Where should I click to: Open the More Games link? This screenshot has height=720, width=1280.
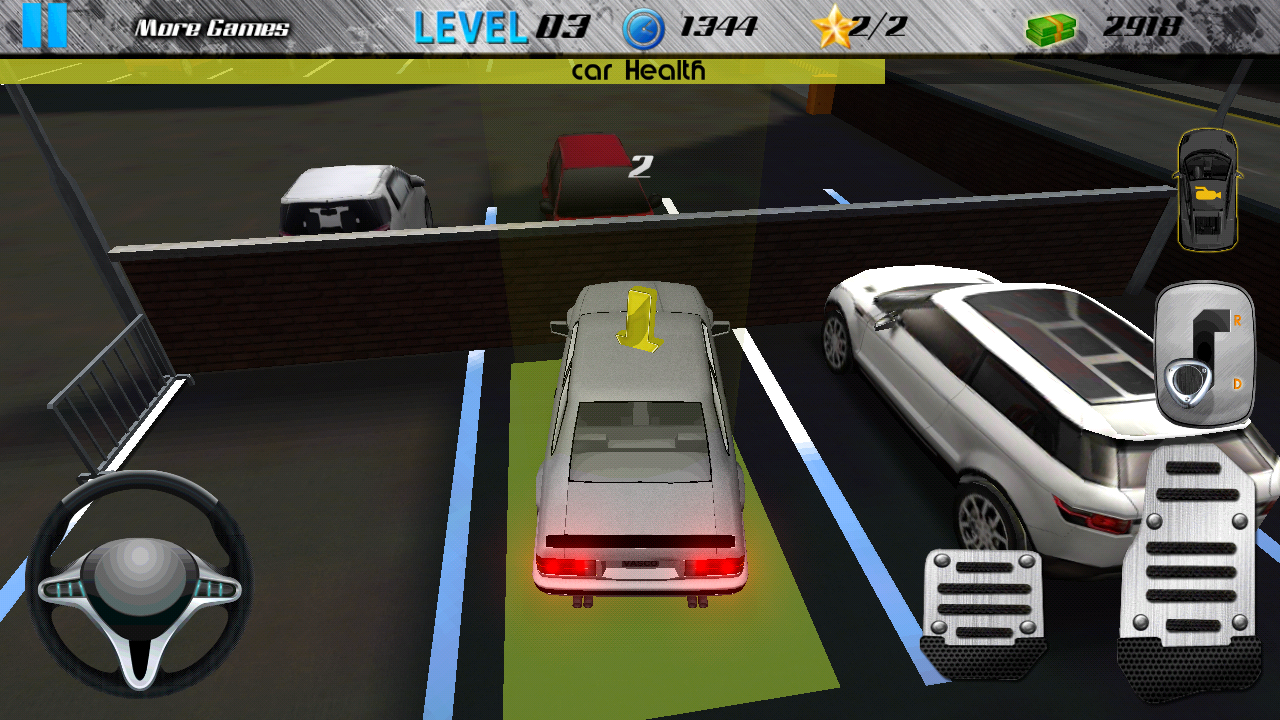[x=212, y=28]
